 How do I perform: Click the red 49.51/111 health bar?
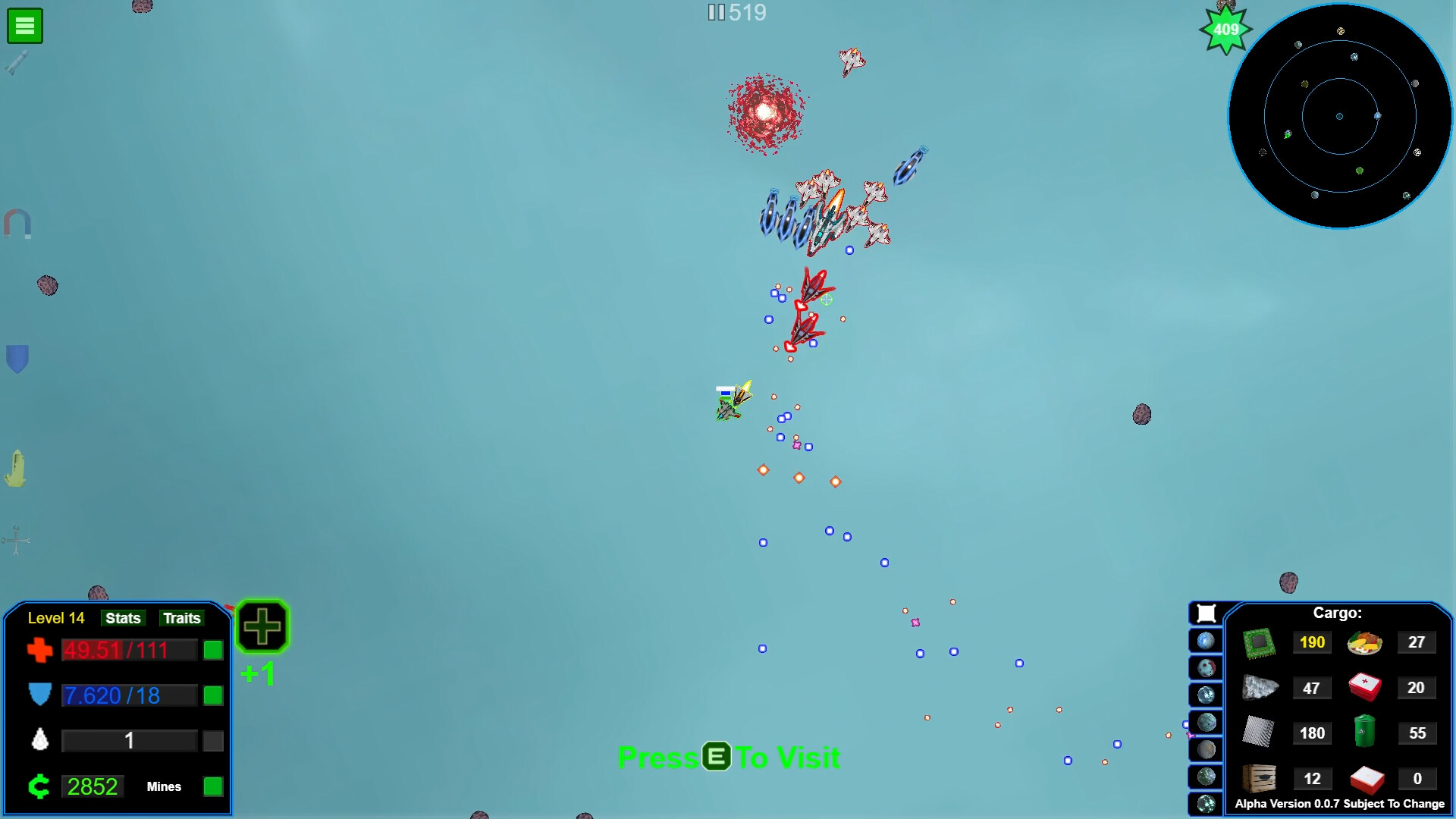[x=129, y=650]
